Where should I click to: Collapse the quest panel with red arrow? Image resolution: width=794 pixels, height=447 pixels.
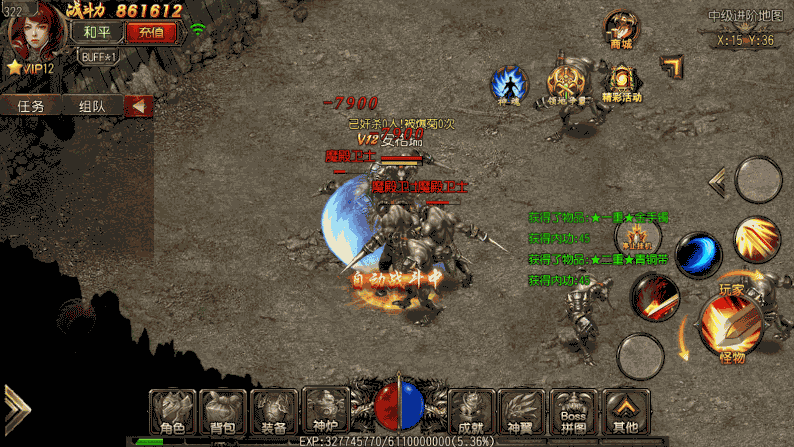(x=138, y=105)
